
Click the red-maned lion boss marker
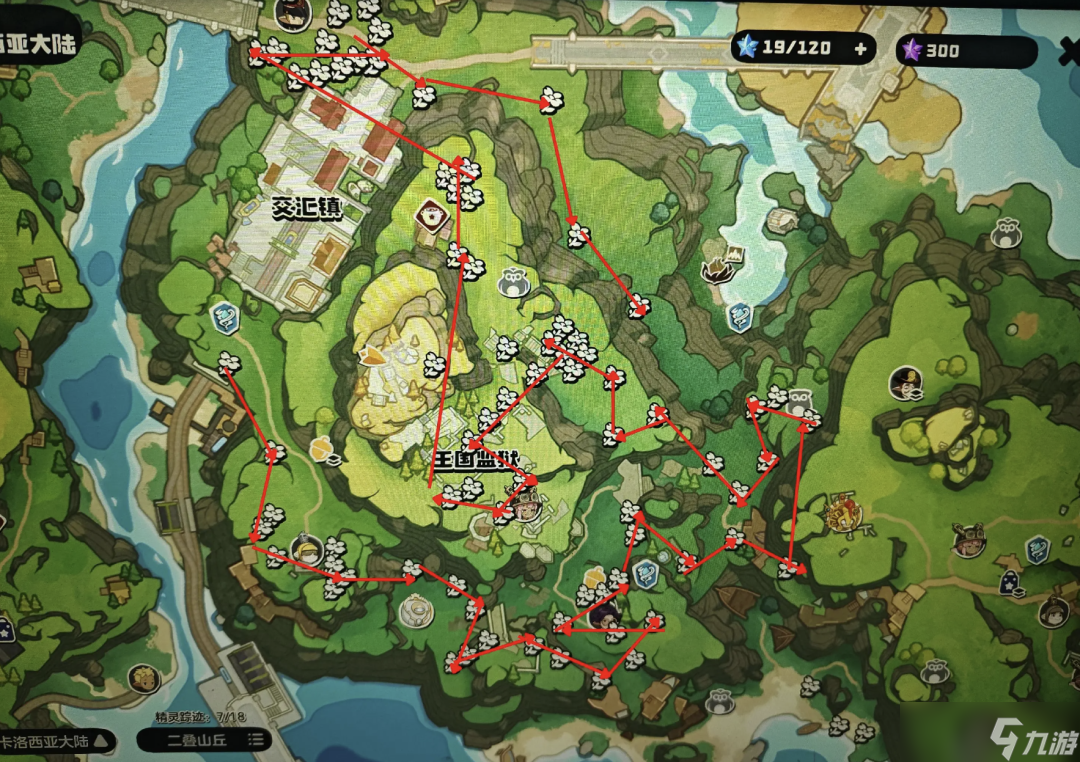coord(842,515)
